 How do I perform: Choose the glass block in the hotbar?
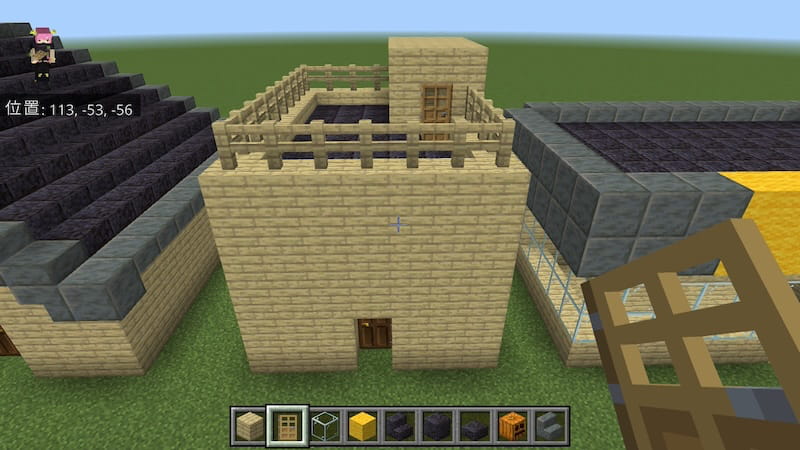coord(325,427)
